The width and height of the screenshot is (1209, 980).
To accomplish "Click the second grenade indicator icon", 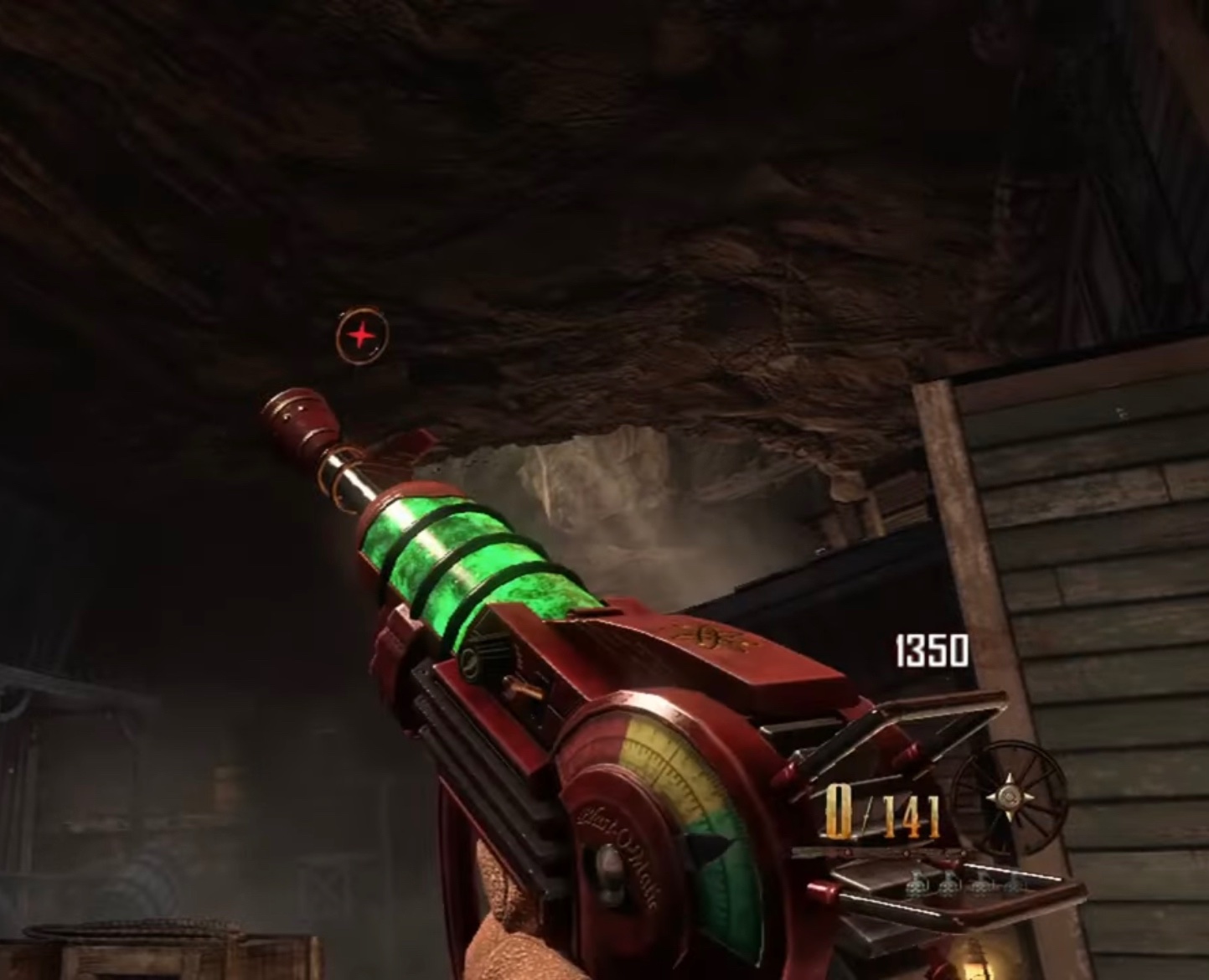I will point(948,884).
